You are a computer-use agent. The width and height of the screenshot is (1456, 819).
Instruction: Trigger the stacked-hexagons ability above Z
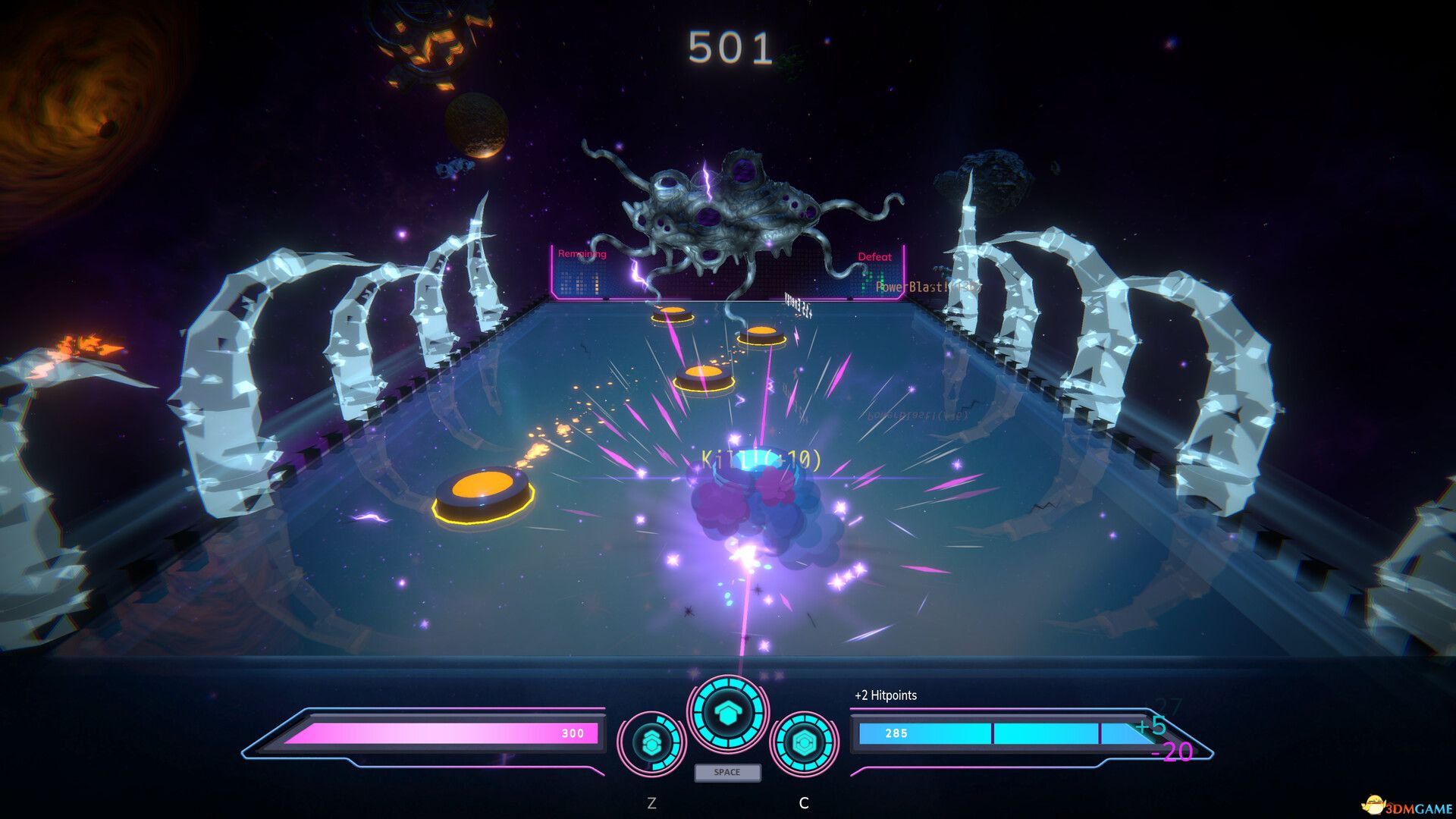651,743
